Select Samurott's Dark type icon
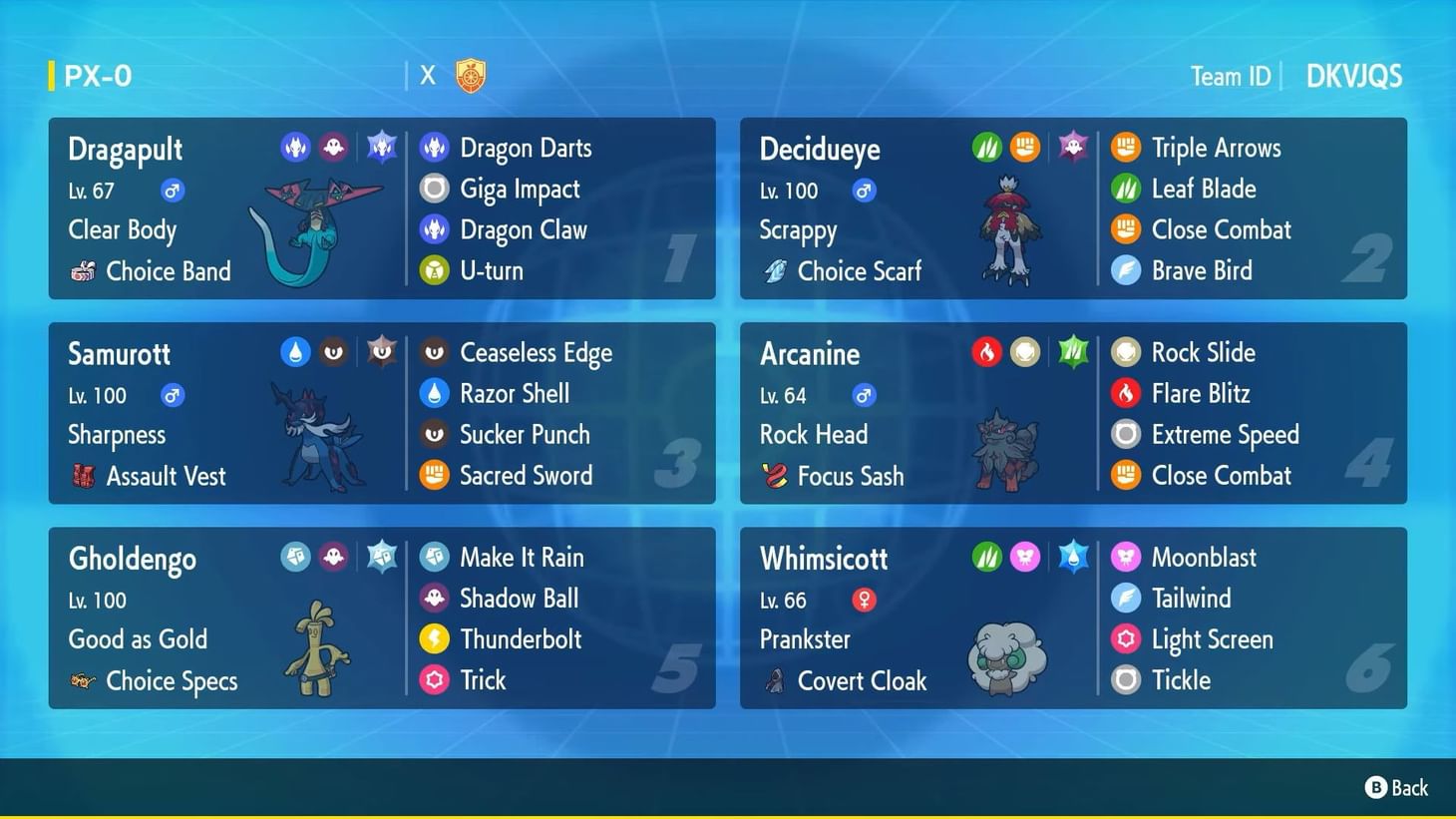 click(x=333, y=351)
